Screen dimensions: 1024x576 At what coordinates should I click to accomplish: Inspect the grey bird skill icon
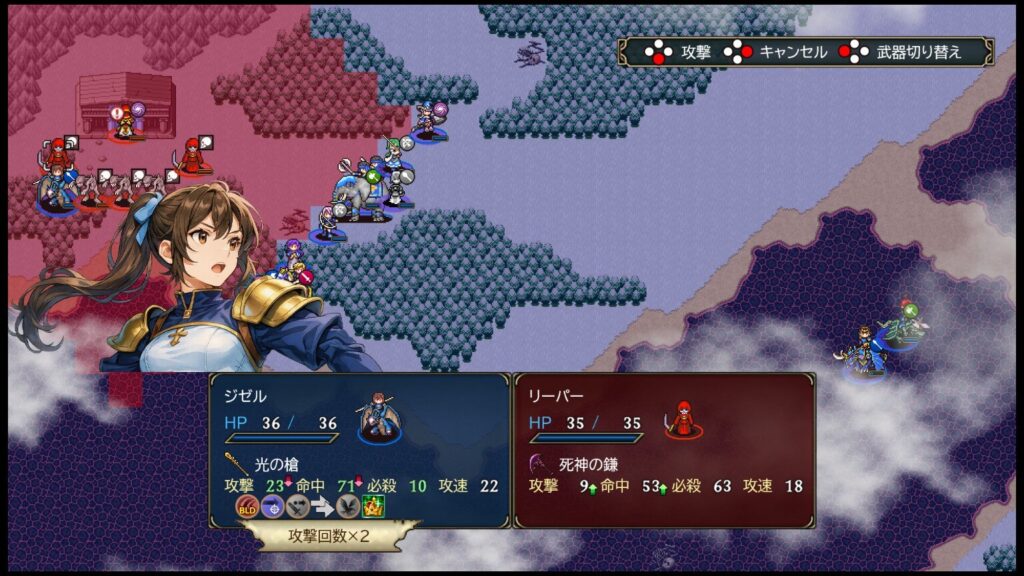(347, 506)
